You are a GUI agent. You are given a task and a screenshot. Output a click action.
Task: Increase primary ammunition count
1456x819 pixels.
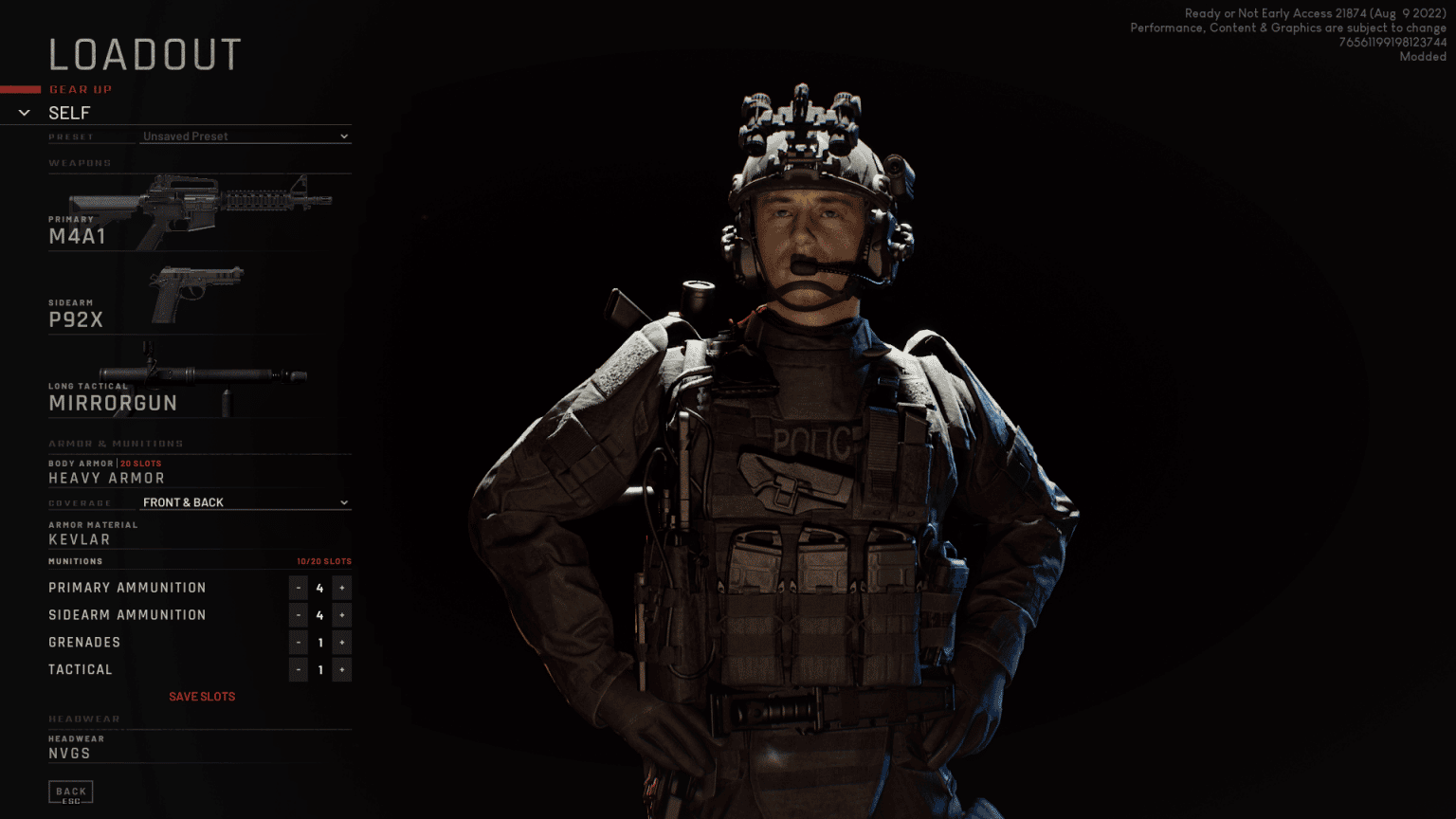(x=341, y=587)
